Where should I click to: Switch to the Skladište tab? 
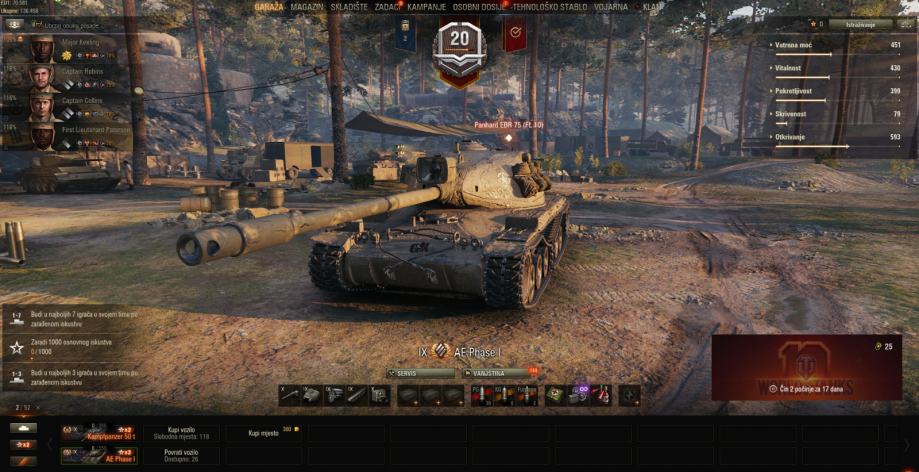point(348,6)
